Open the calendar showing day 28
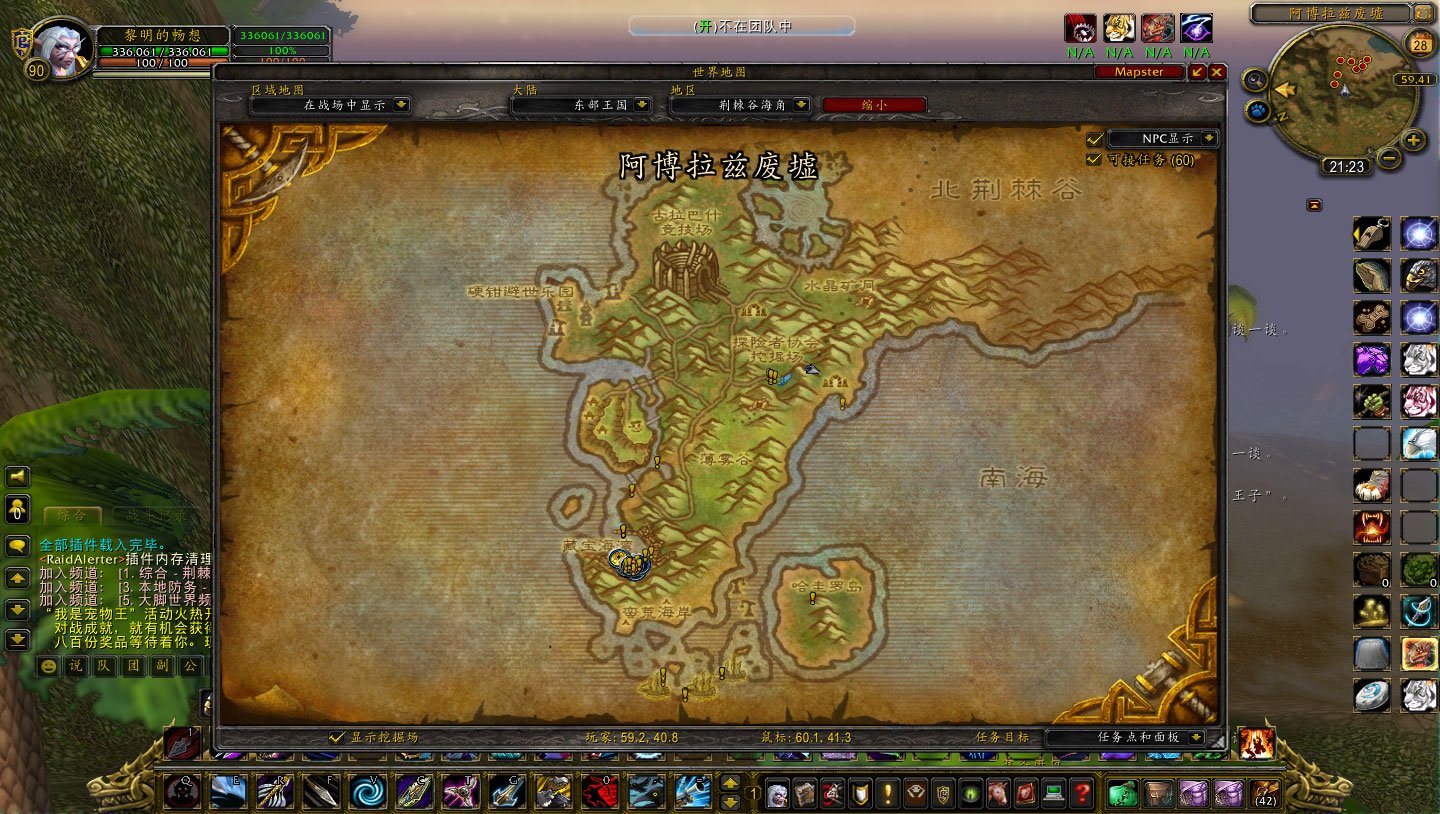Image resolution: width=1440 pixels, height=814 pixels. click(1420, 43)
